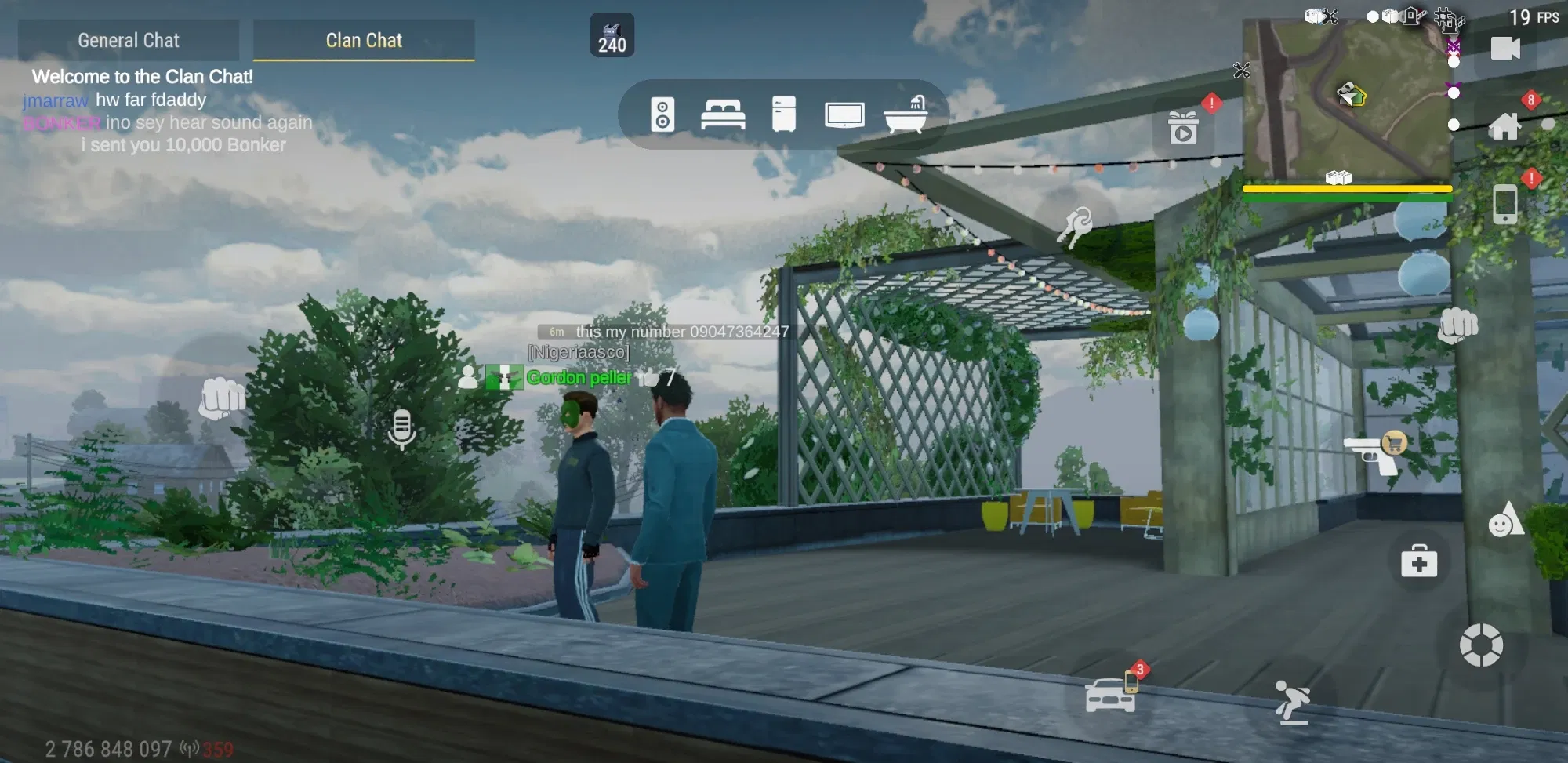Activate the sprint running button
The height and width of the screenshot is (763, 1568).
tap(1291, 700)
